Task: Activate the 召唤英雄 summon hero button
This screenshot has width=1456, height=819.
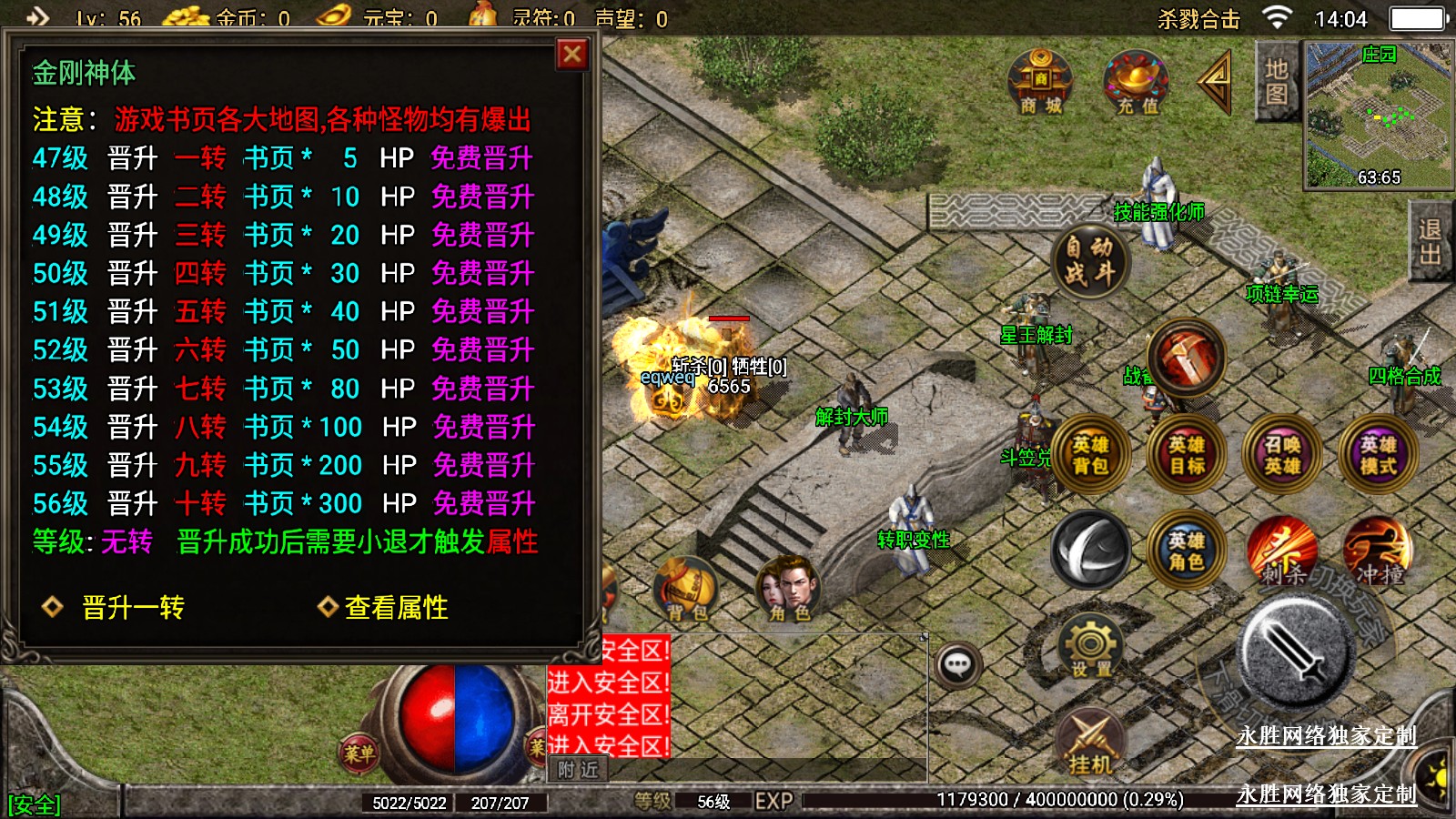Action: pos(1282,454)
